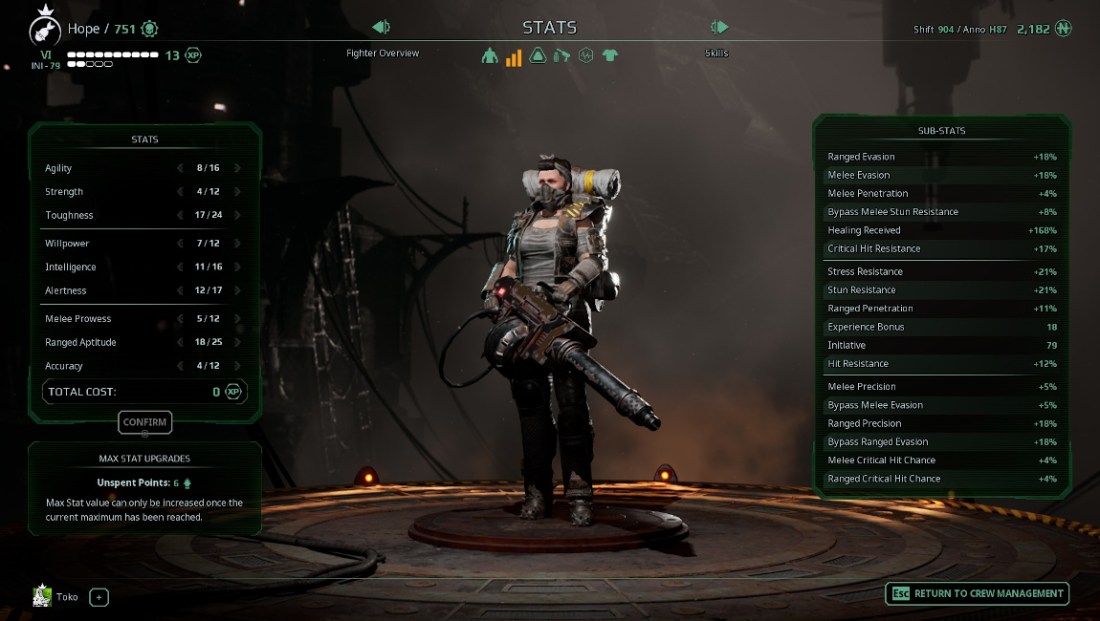Select the orange bar-chart stats tab

(514, 56)
